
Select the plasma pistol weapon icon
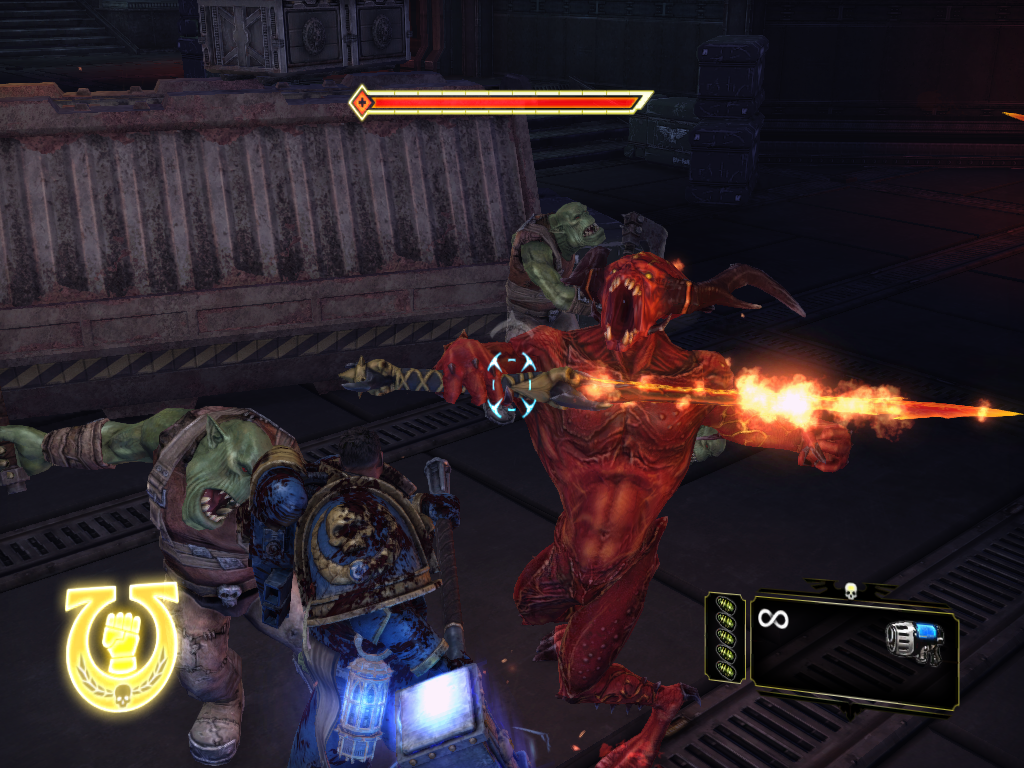click(914, 641)
